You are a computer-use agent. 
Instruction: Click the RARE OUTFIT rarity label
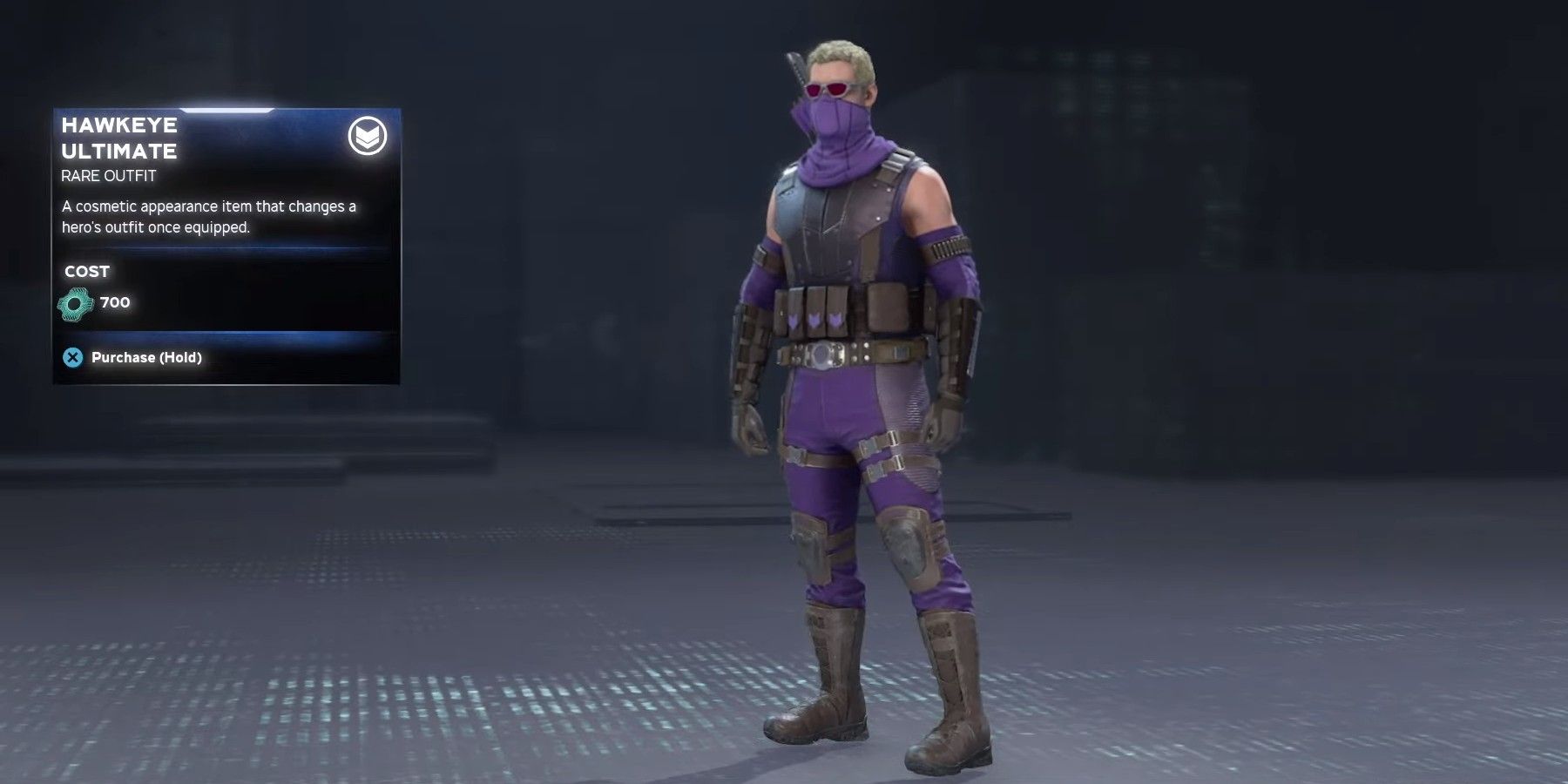(x=106, y=175)
